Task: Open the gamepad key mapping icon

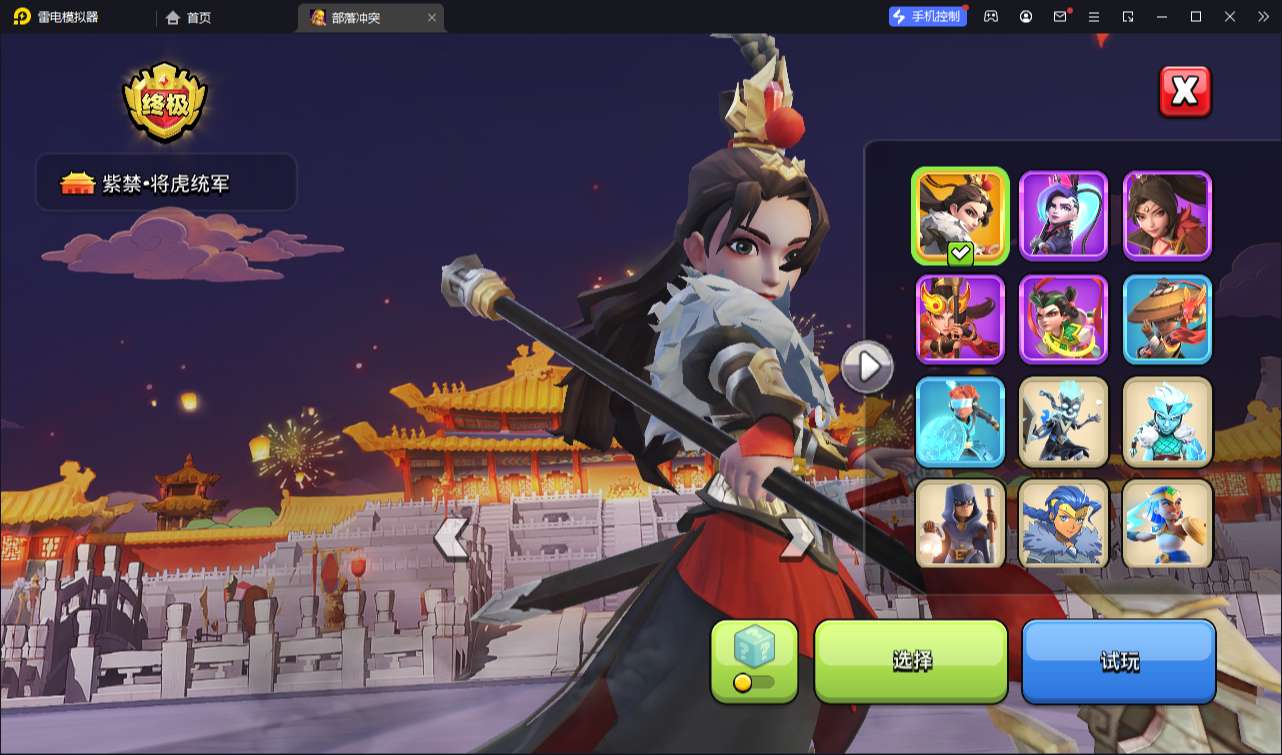Action: [x=989, y=17]
